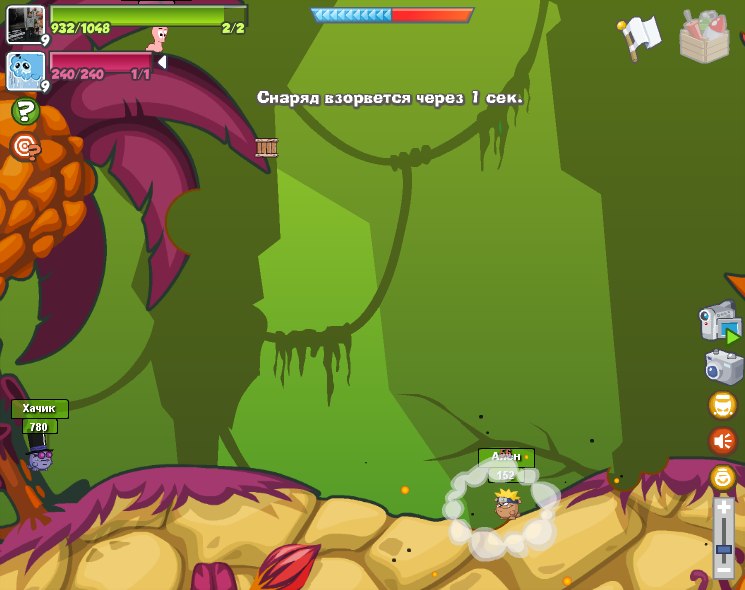The width and height of the screenshot is (745, 590).
Task: Start video recording with the camcorder icon
Action: [719, 324]
